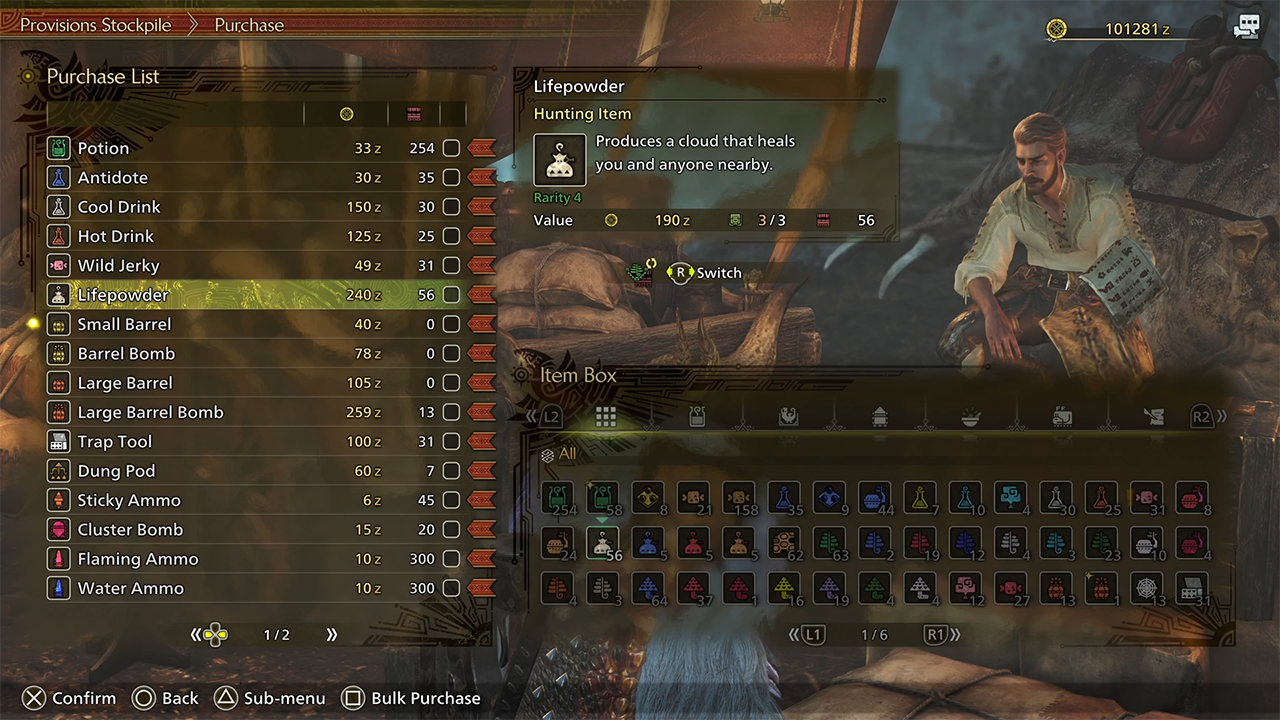Viewport: 1280px width, 720px height.
Task: Go to next purchase list page
Action: click(x=331, y=635)
